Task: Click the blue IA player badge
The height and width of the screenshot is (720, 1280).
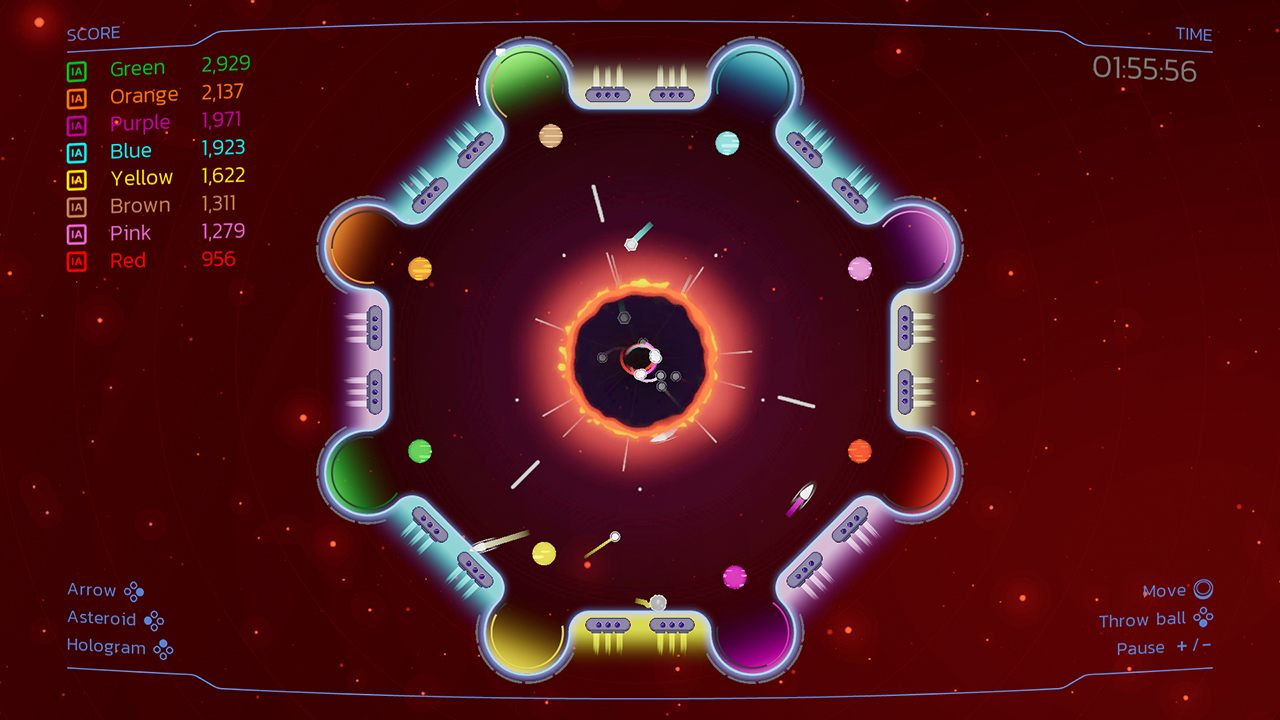Action: coord(75,152)
